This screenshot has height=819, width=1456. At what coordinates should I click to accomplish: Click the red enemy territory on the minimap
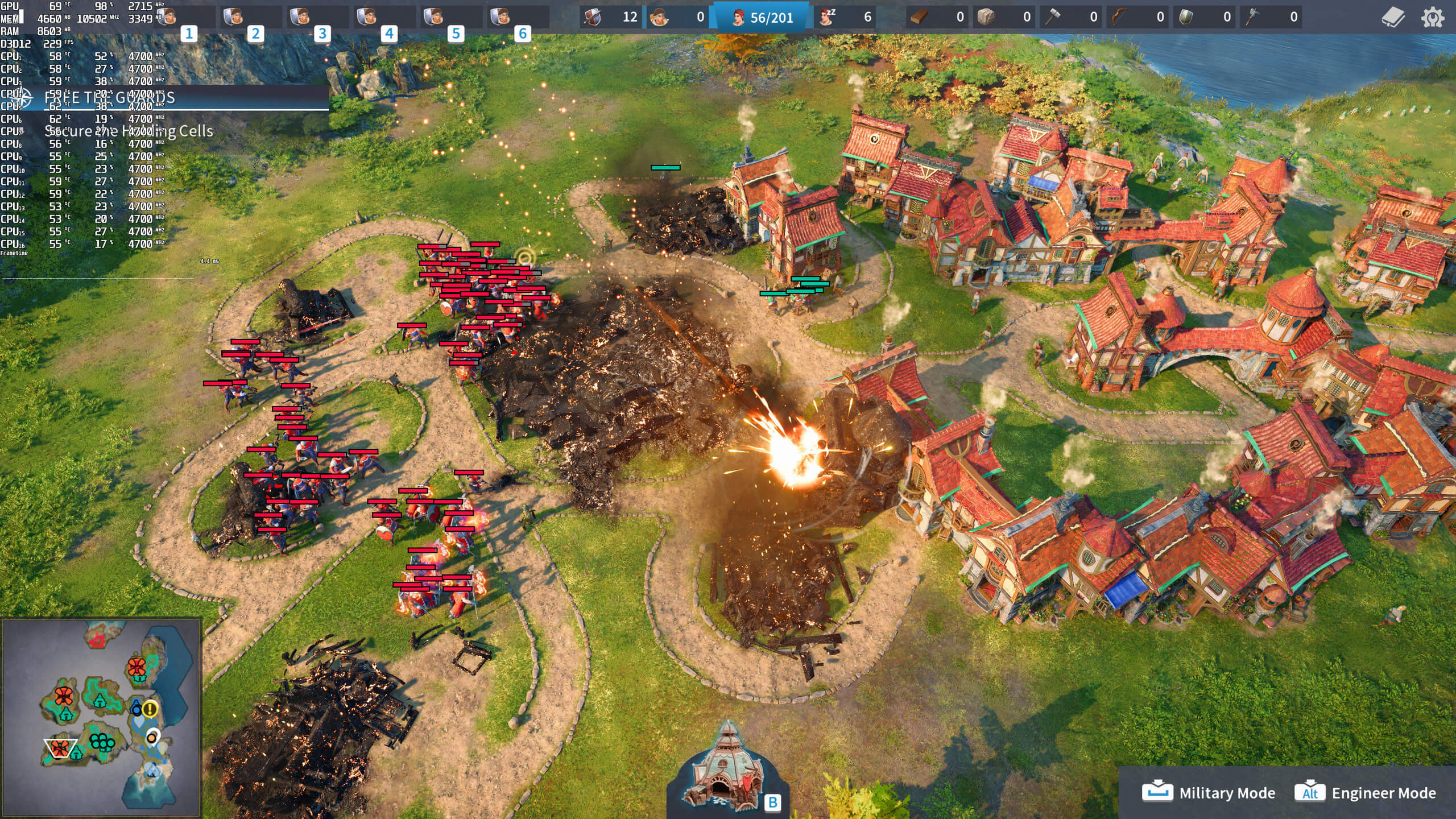[x=98, y=640]
